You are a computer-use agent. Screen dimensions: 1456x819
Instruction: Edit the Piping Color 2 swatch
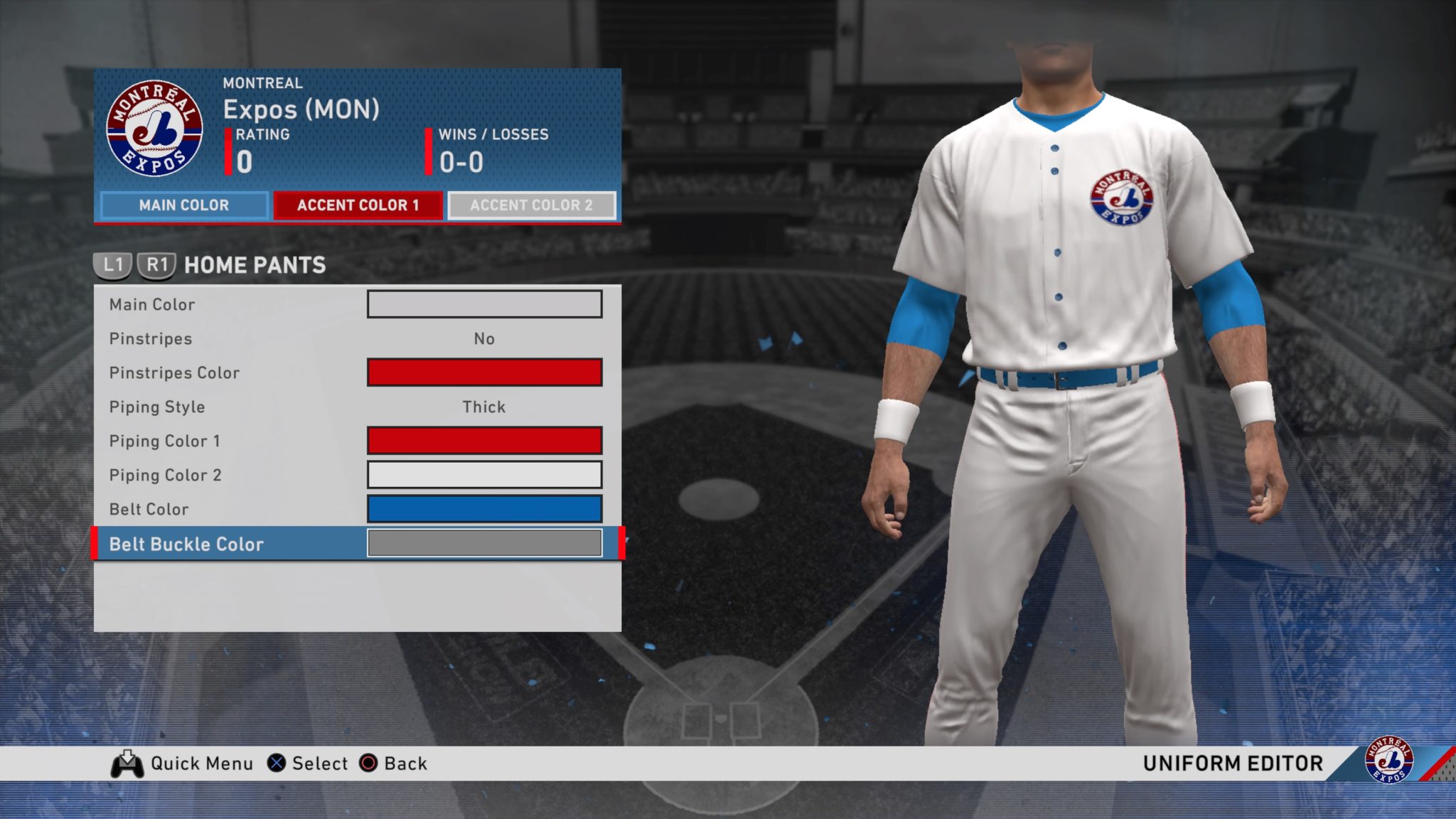click(x=484, y=475)
